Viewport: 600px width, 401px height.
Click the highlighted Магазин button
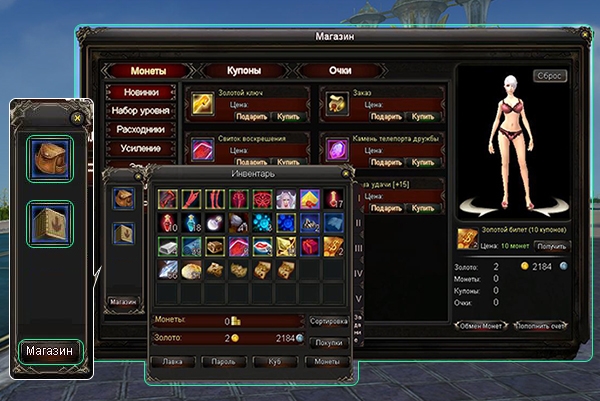[x=49, y=352]
